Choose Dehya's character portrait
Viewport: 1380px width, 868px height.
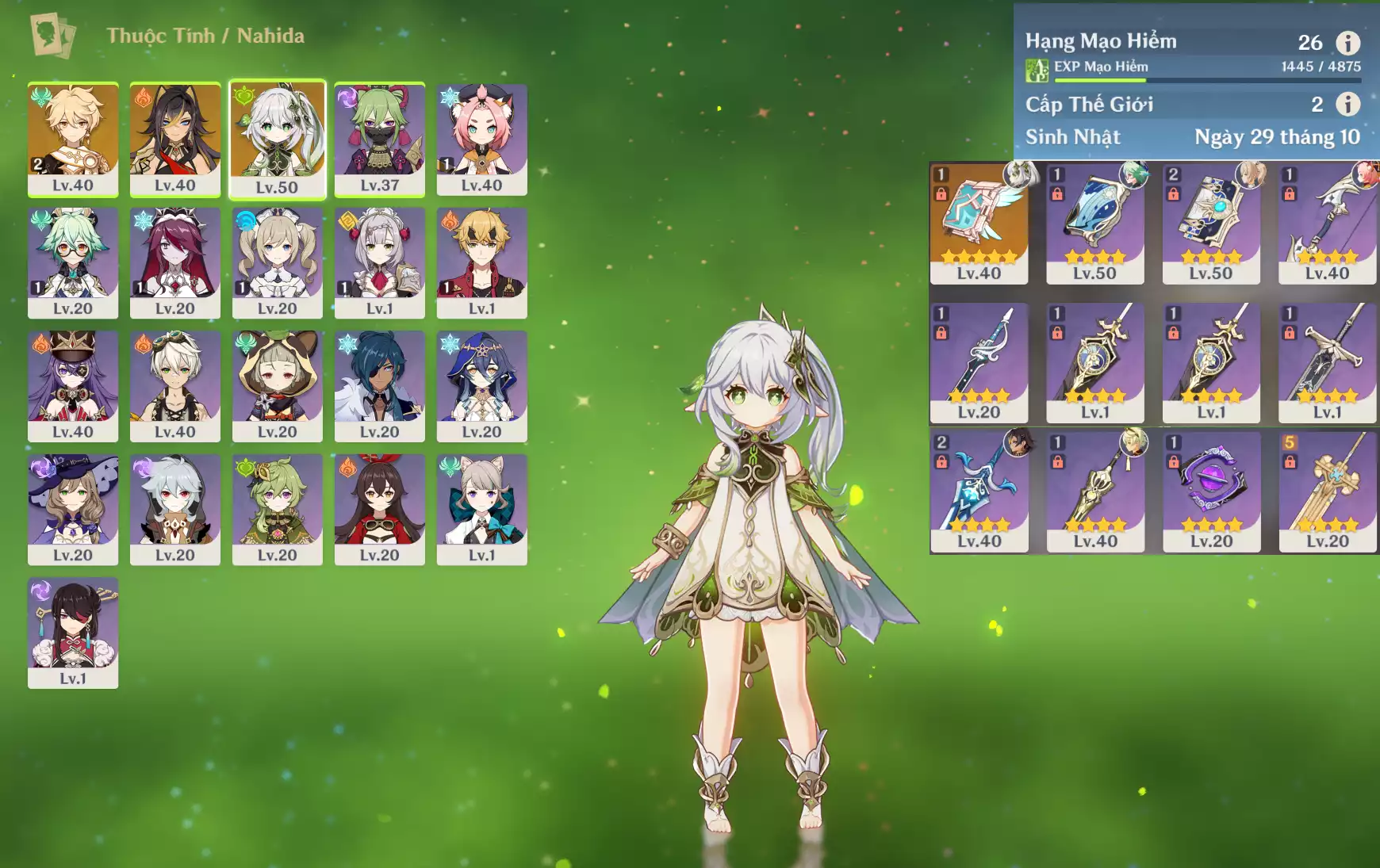[175, 138]
